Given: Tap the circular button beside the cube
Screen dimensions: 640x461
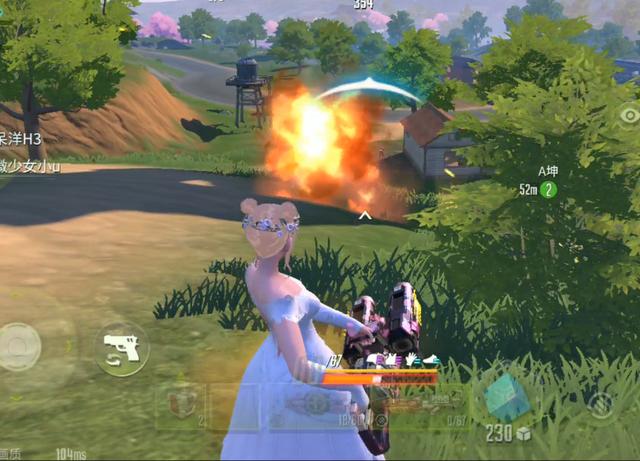Looking at the screenshot, I should [x=600, y=404].
